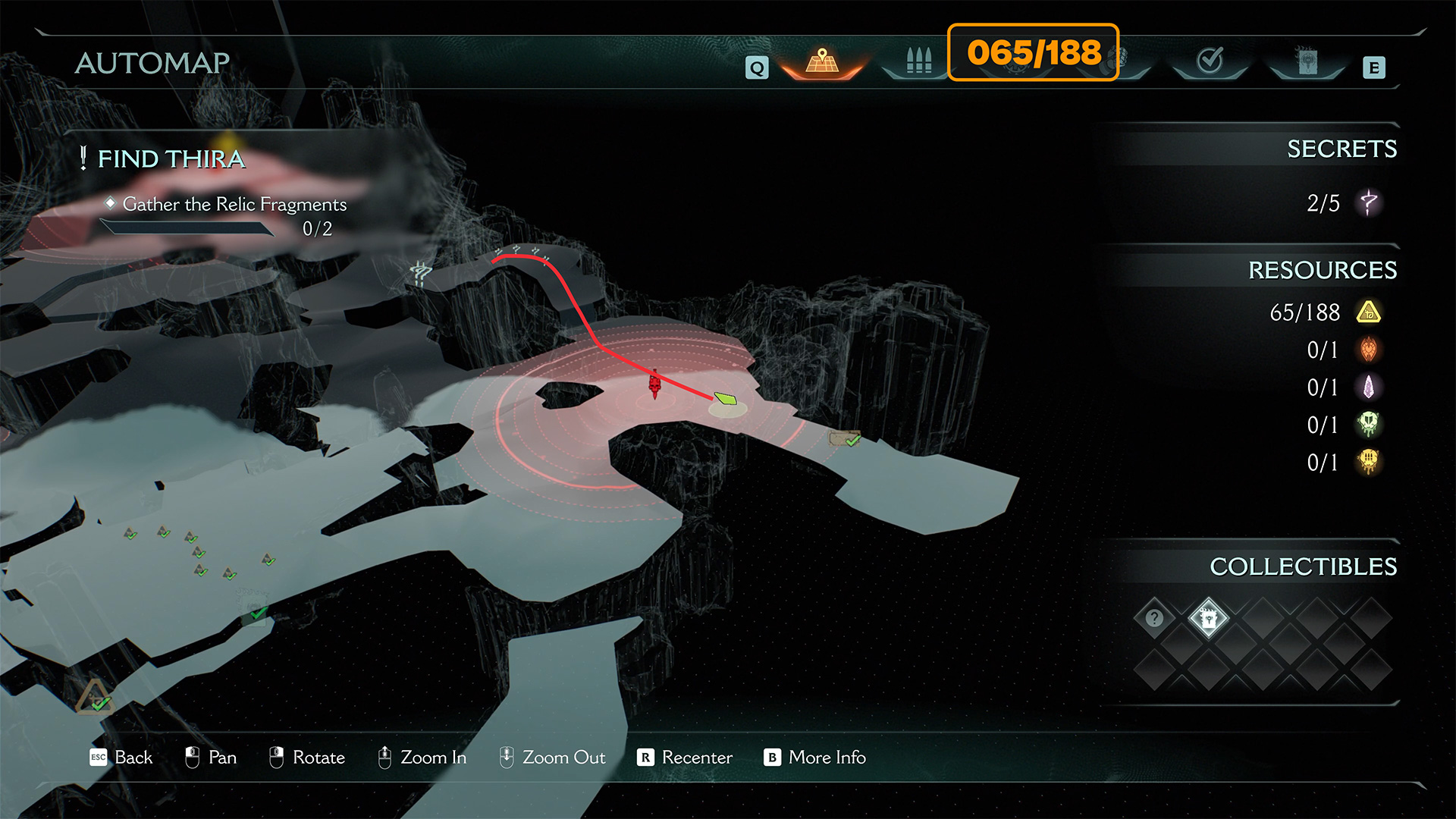Screen dimensions: 1456x819
Task: Select the yellow skull resource icon
Action: 1368,462
